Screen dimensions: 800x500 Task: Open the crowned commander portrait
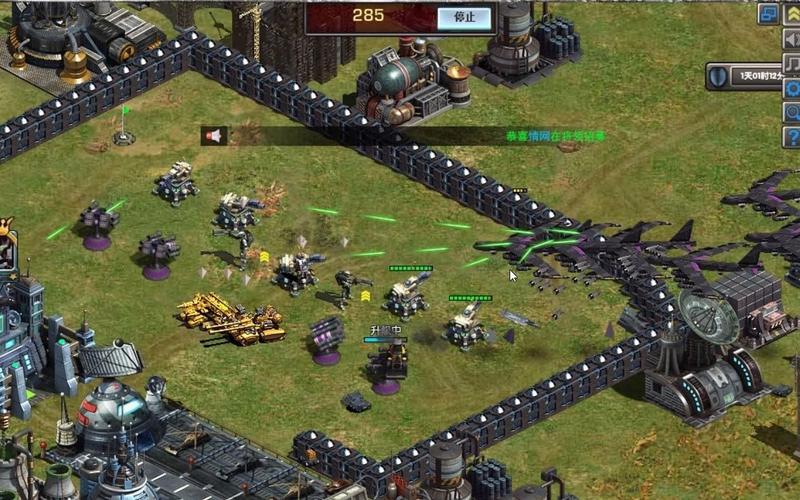tap(6, 250)
